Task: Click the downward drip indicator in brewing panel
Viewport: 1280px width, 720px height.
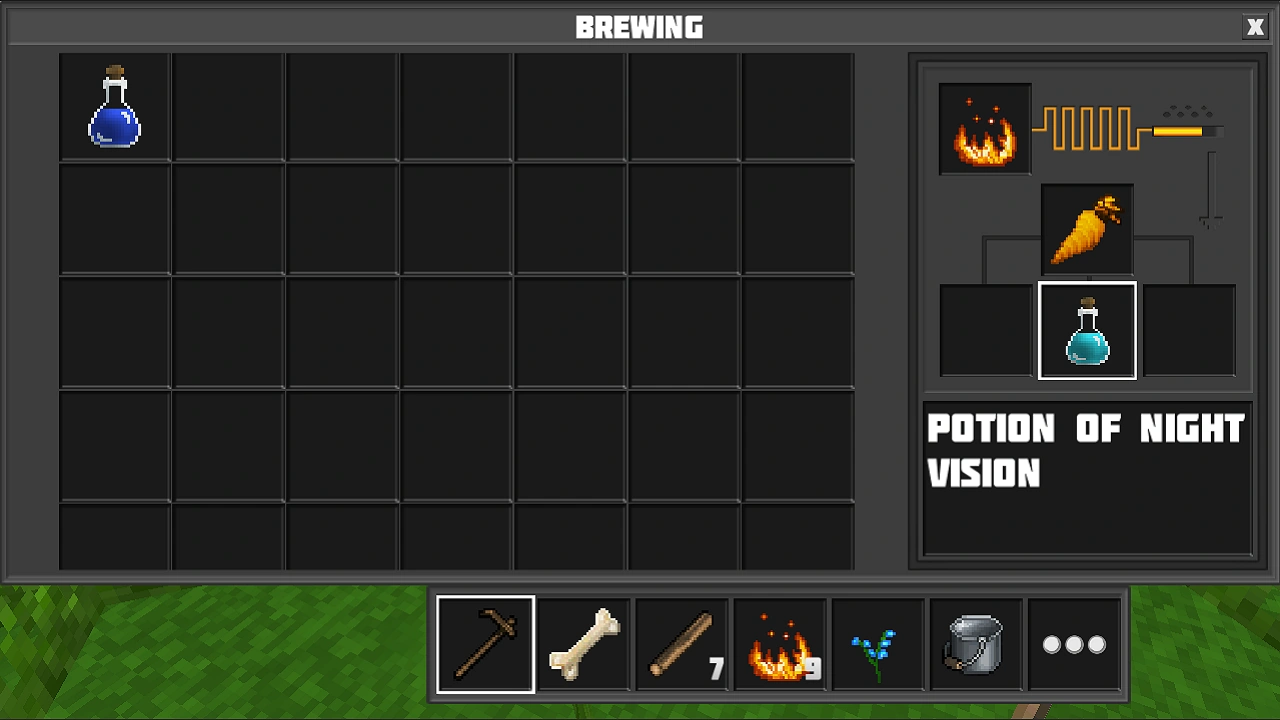Action: pyautogui.click(x=1210, y=190)
